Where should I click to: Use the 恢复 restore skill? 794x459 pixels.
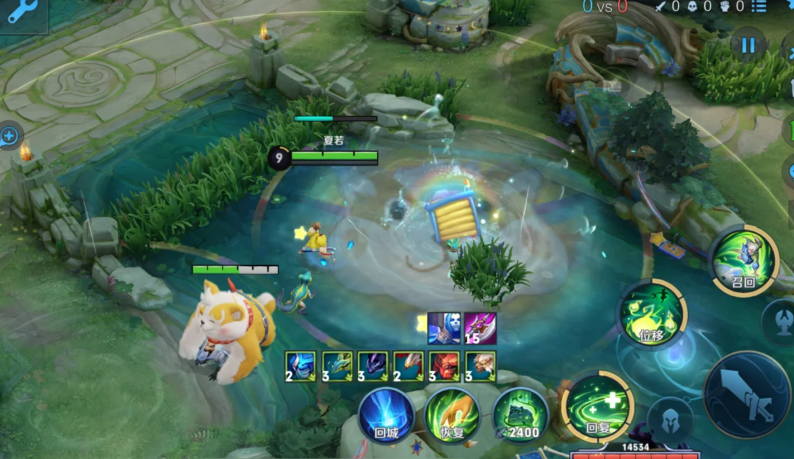452,415
